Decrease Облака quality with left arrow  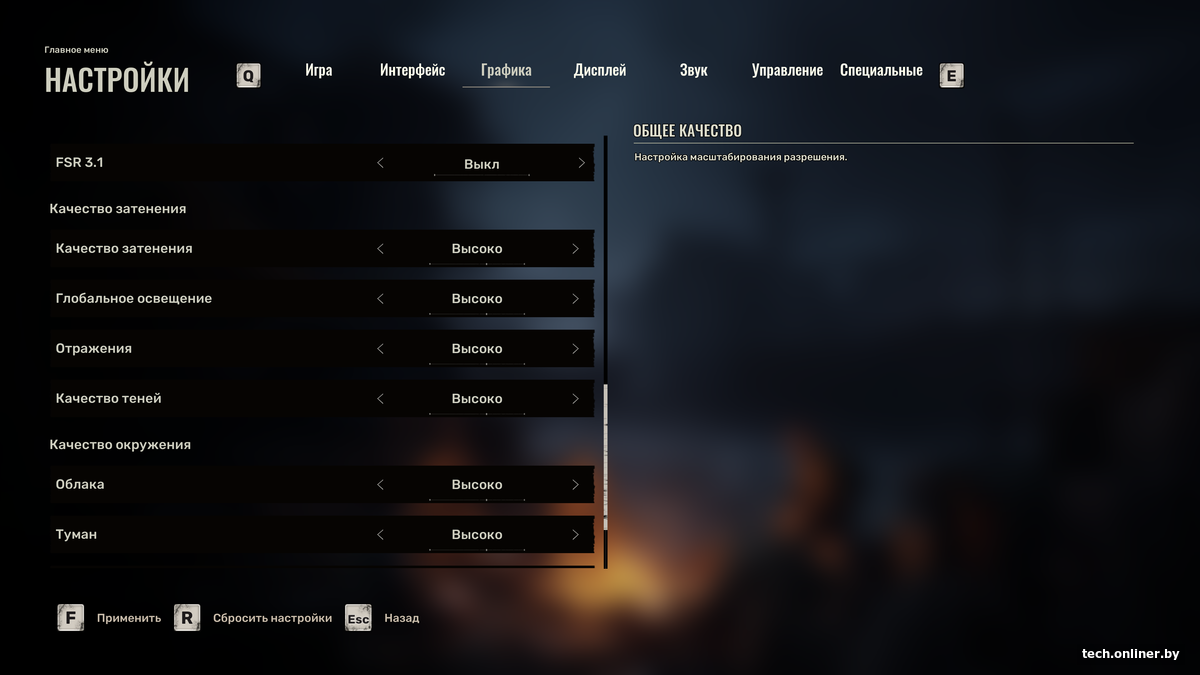(x=380, y=485)
